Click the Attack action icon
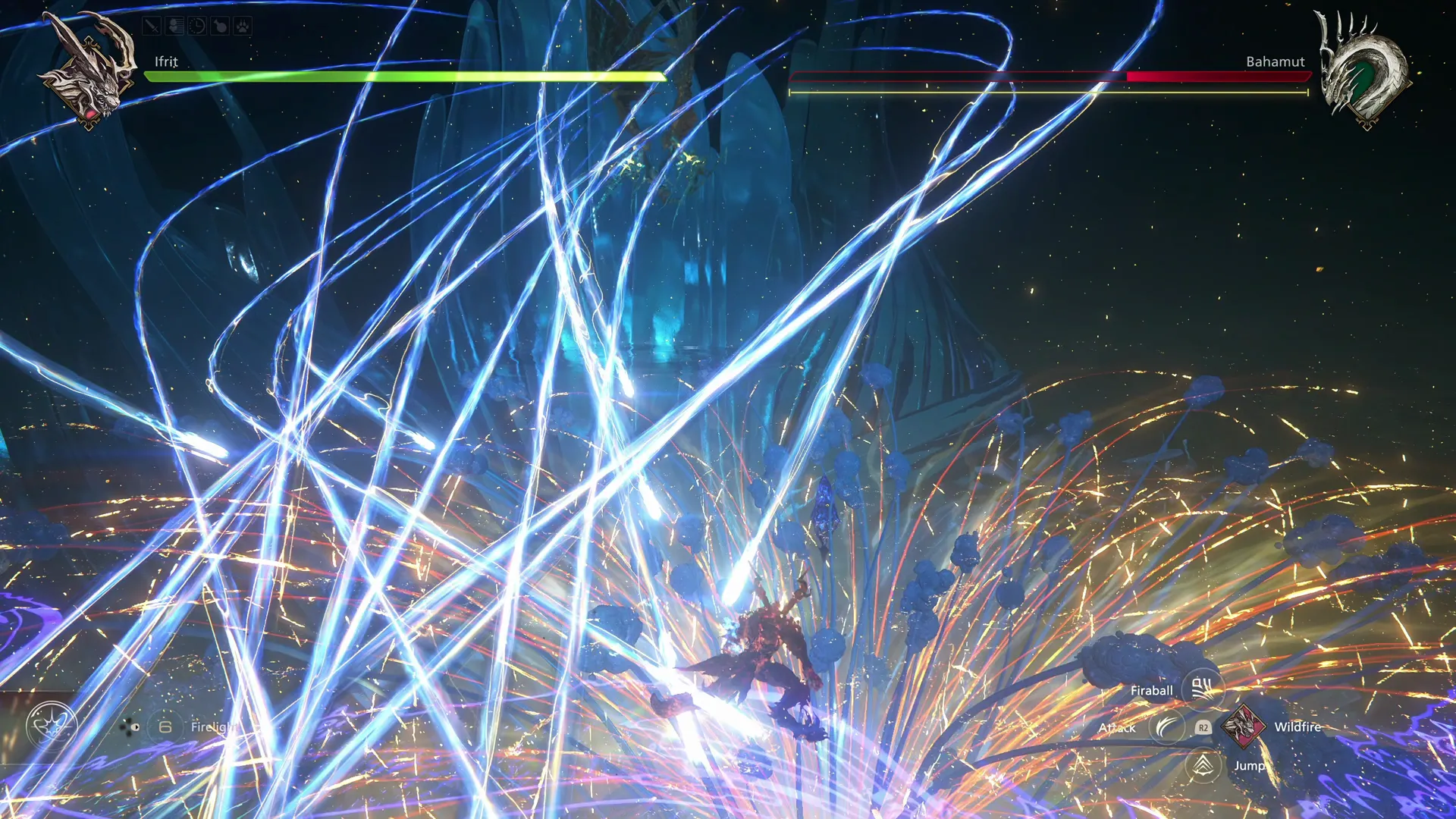 [1167, 726]
